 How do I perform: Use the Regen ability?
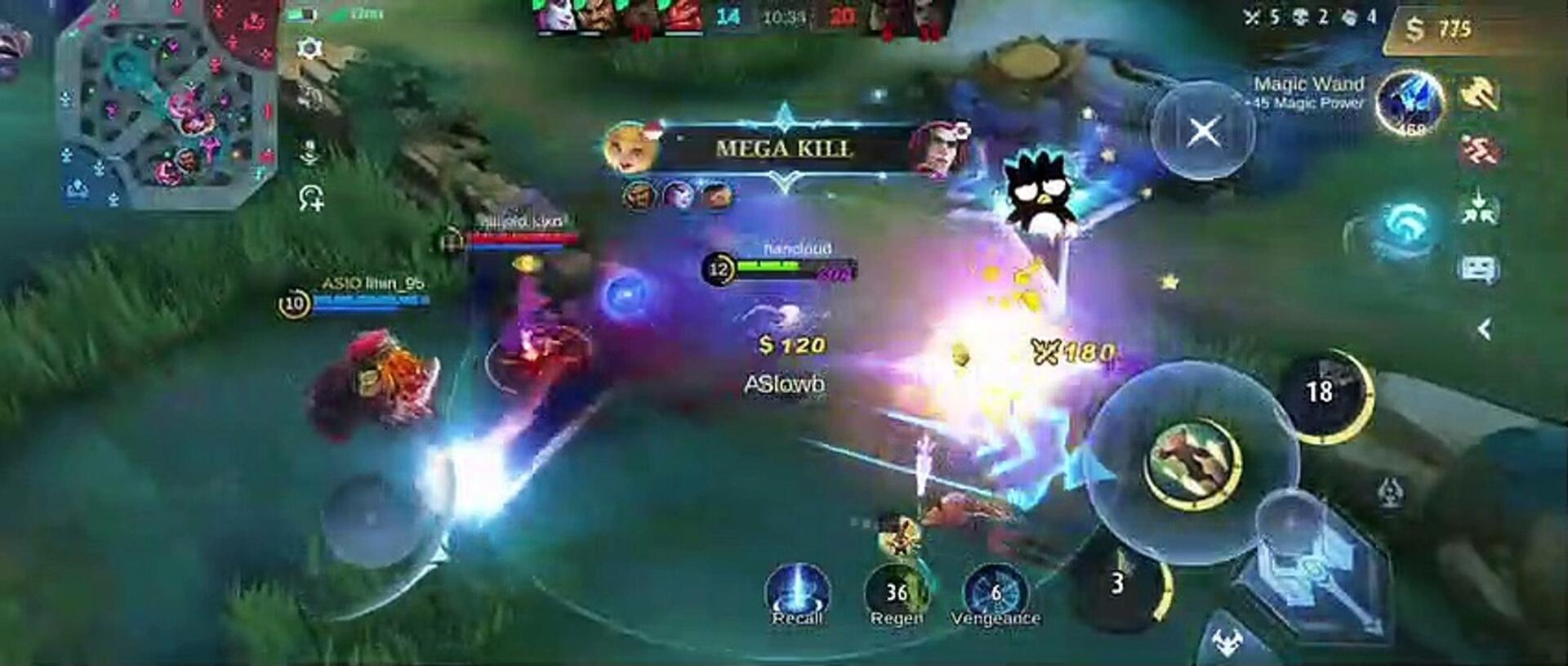click(x=897, y=592)
